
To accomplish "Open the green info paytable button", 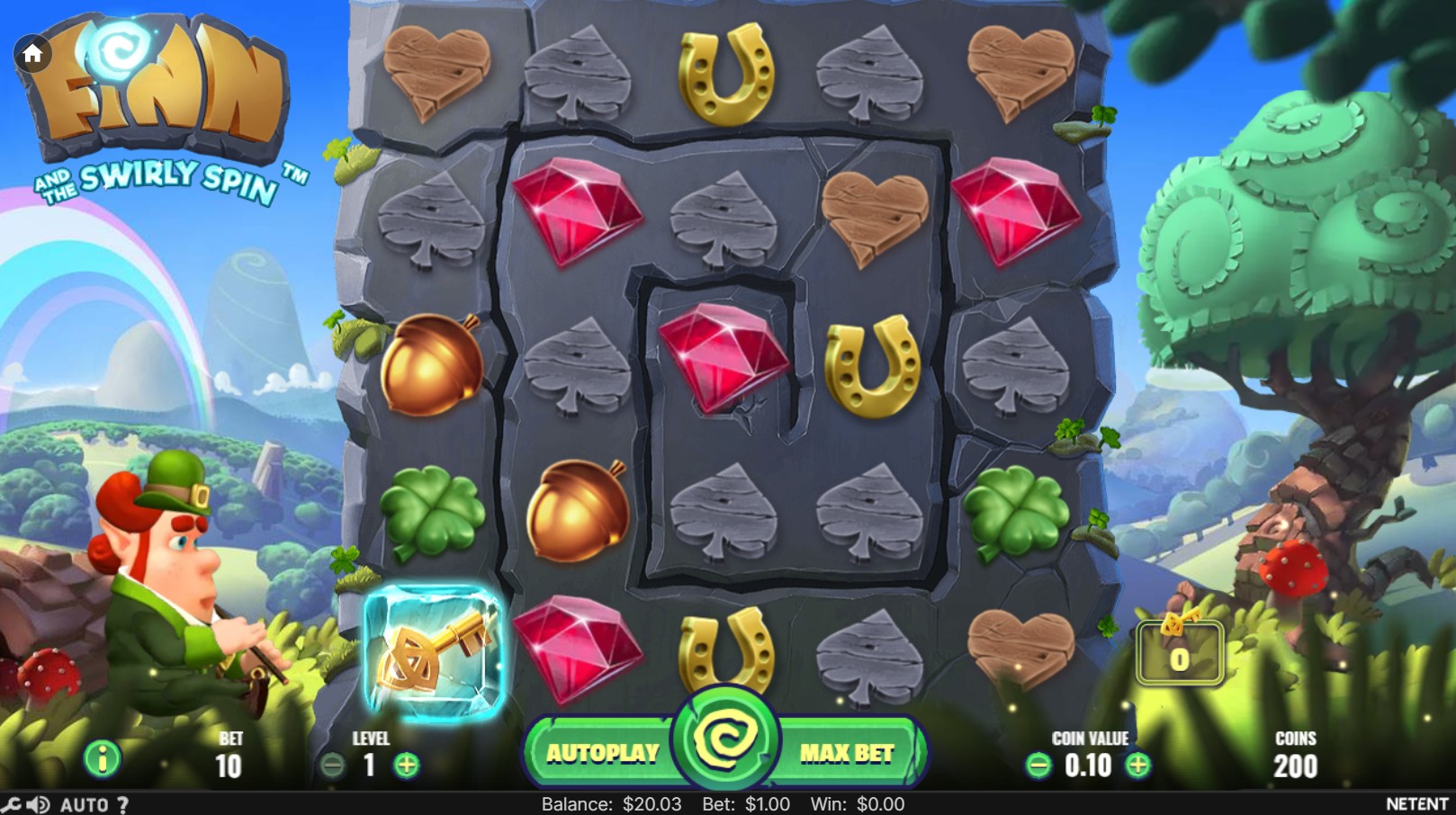I will [102, 760].
